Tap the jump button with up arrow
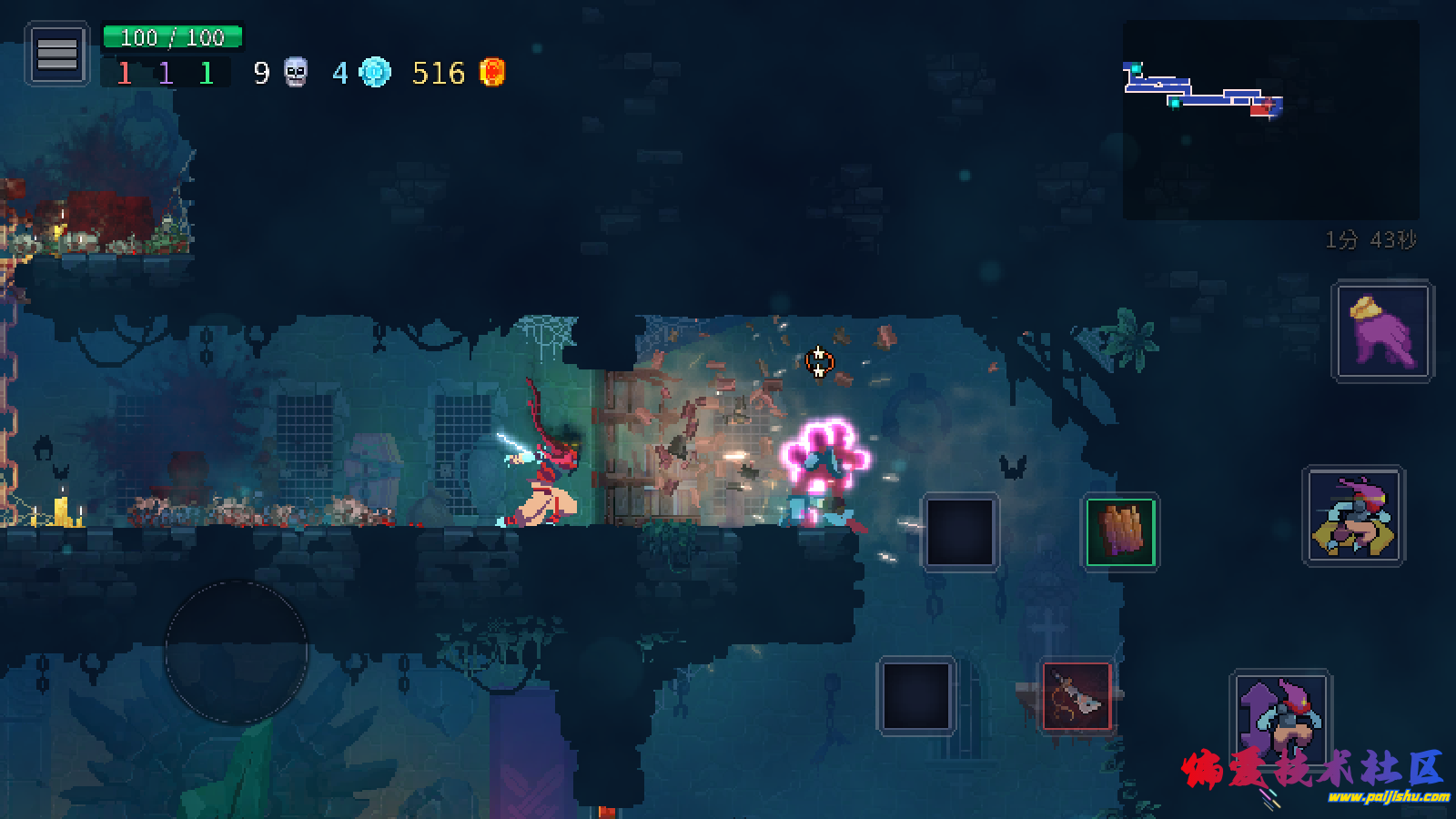Image resolution: width=1456 pixels, height=819 pixels. click(1280, 719)
